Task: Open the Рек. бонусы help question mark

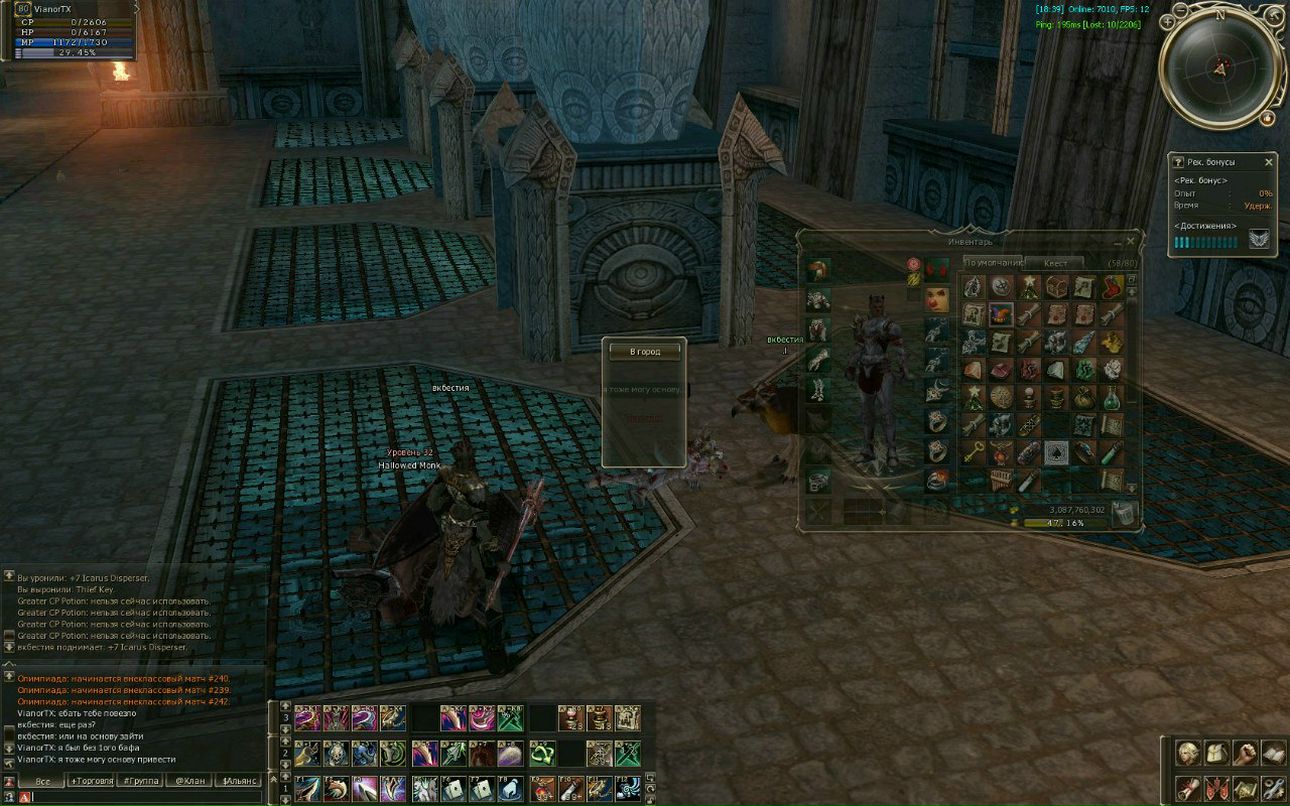Action: pyautogui.click(x=1178, y=162)
